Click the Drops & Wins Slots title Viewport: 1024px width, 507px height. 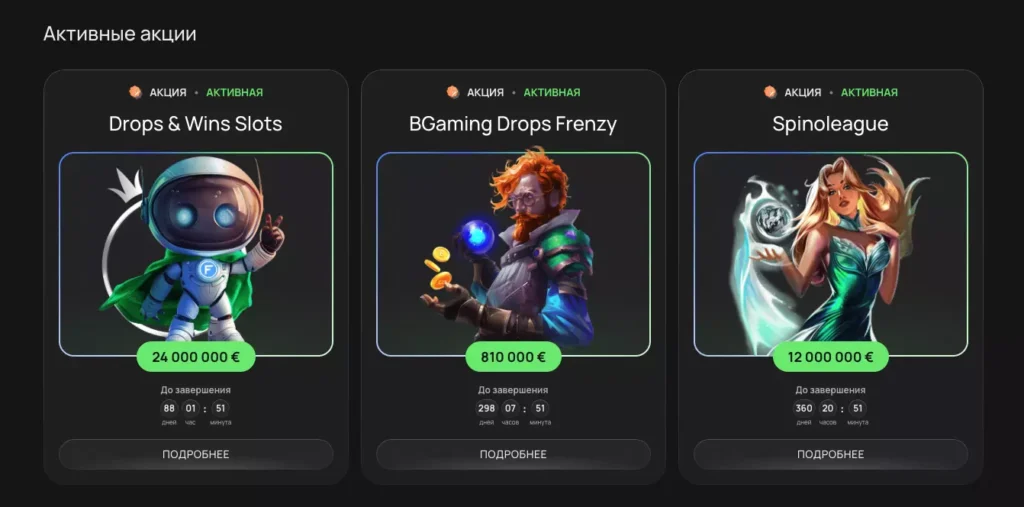(x=196, y=124)
